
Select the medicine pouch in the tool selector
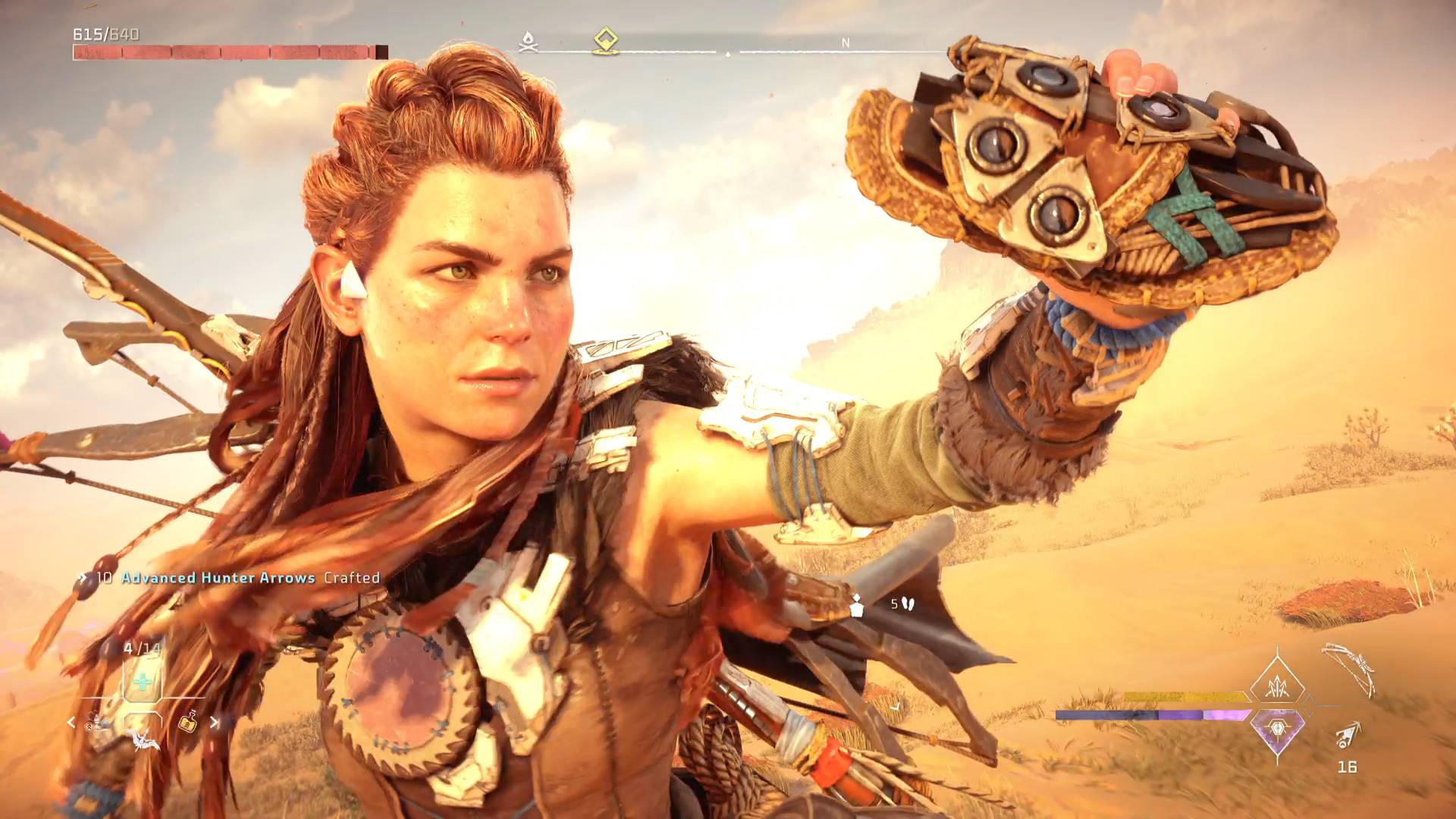[x=141, y=681]
